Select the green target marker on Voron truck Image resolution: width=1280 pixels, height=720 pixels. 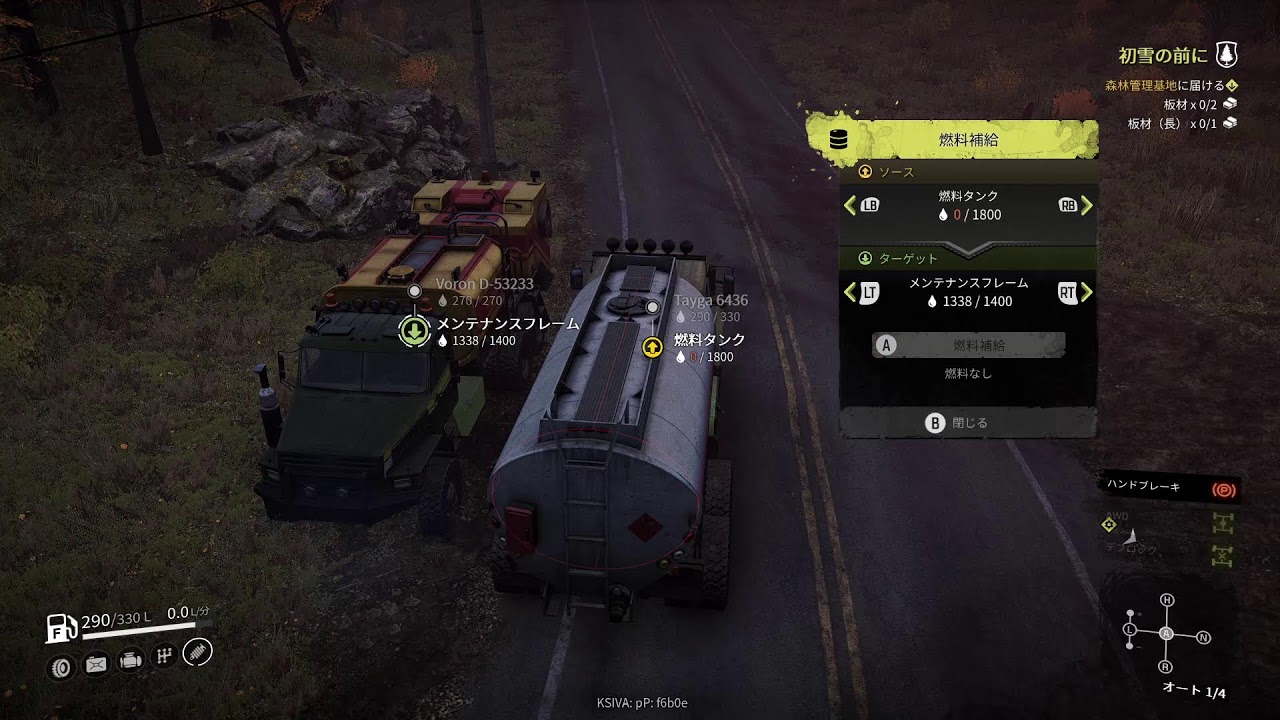click(x=415, y=331)
